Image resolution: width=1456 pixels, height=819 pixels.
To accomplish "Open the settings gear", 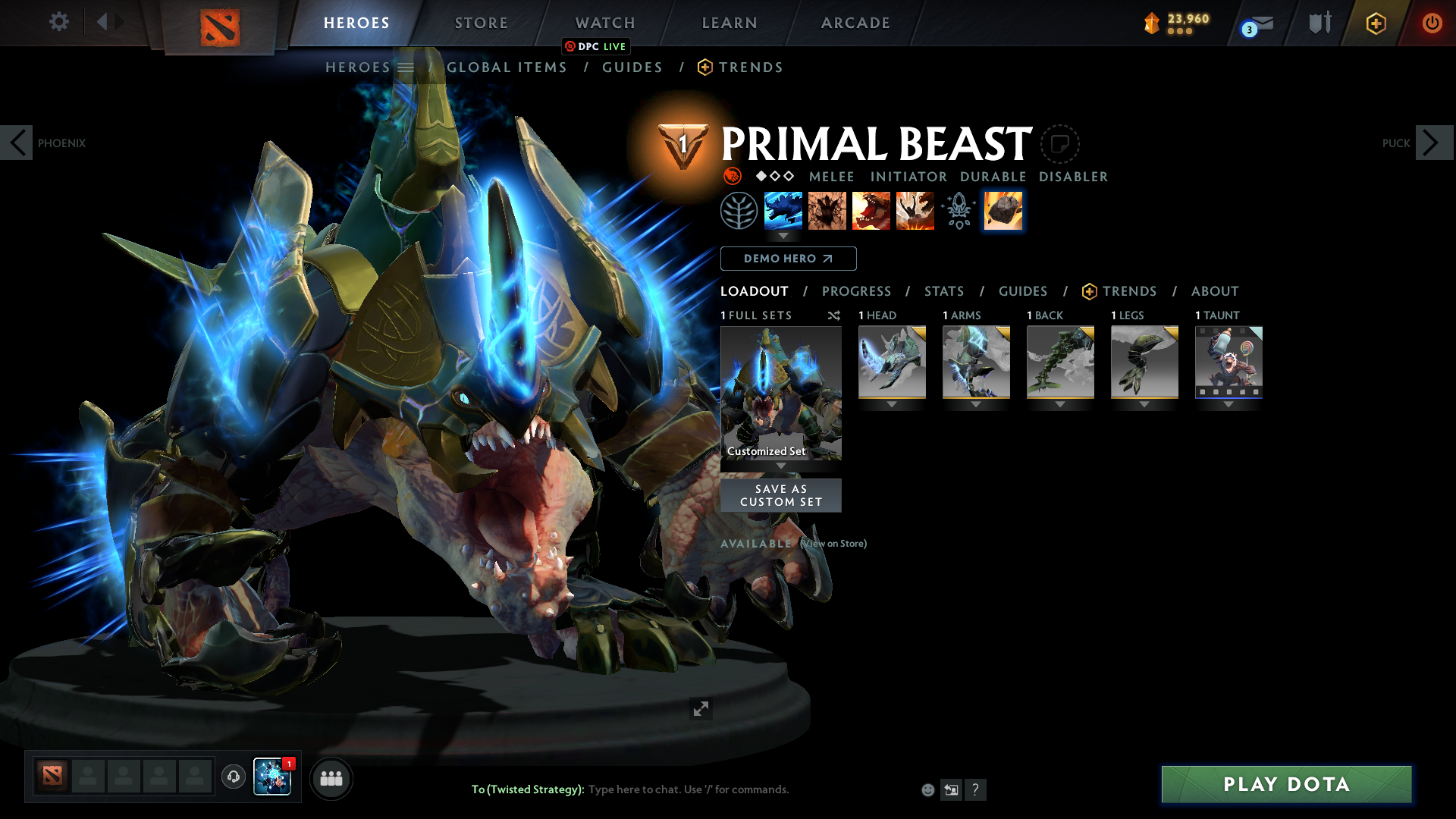I will coord(58,22).
